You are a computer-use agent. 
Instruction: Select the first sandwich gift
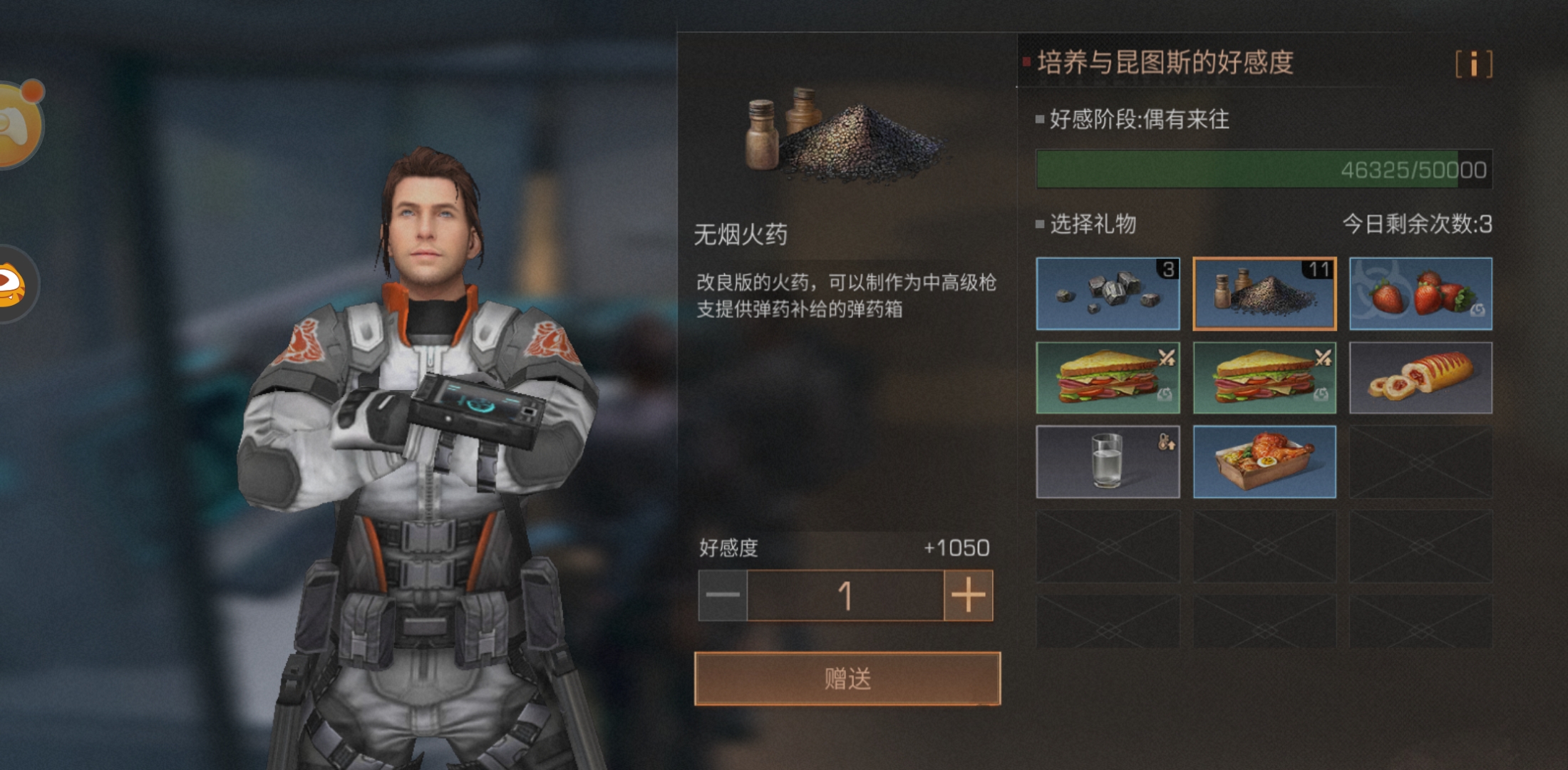coord(1107,378)
